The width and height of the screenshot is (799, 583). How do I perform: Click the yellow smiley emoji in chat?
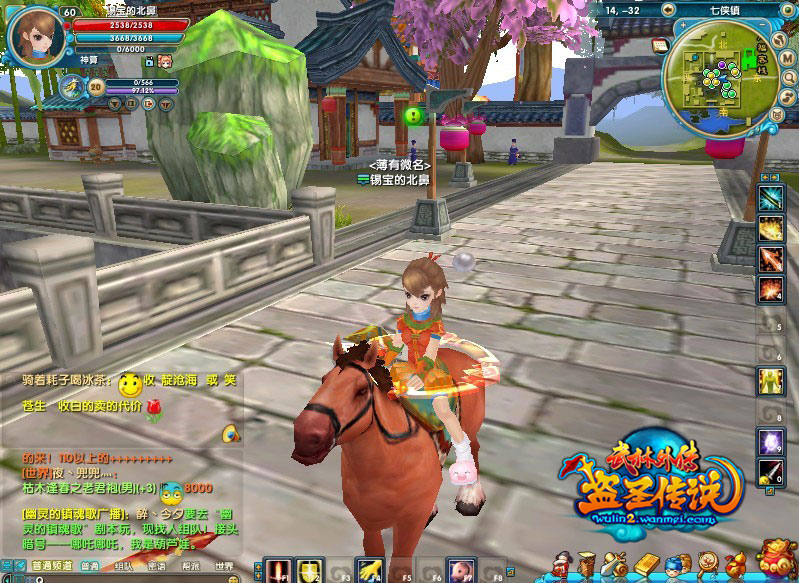[x=129, y=384]
